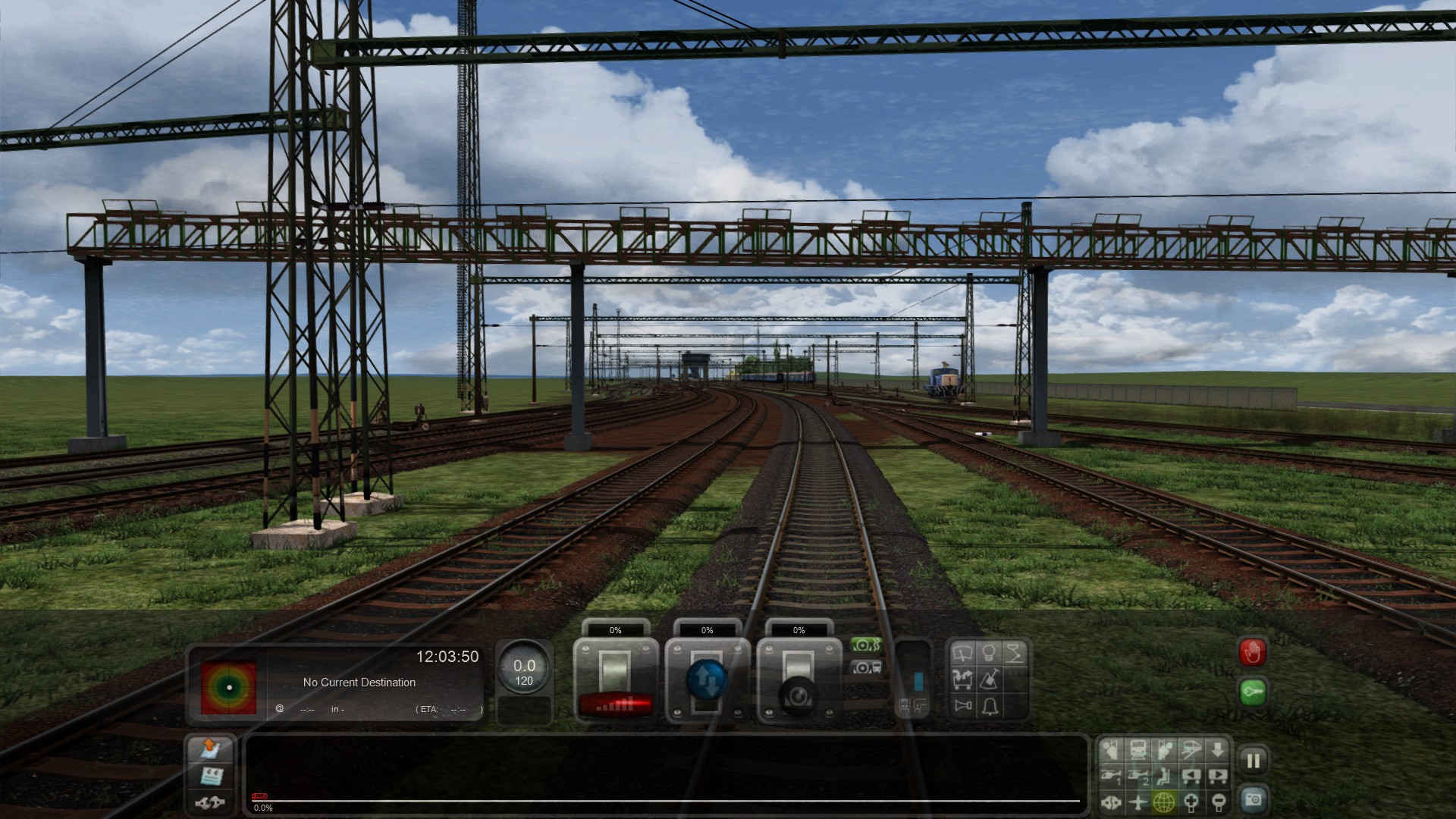Zoom in with the plus magnifier button

tap(1191, 802)
